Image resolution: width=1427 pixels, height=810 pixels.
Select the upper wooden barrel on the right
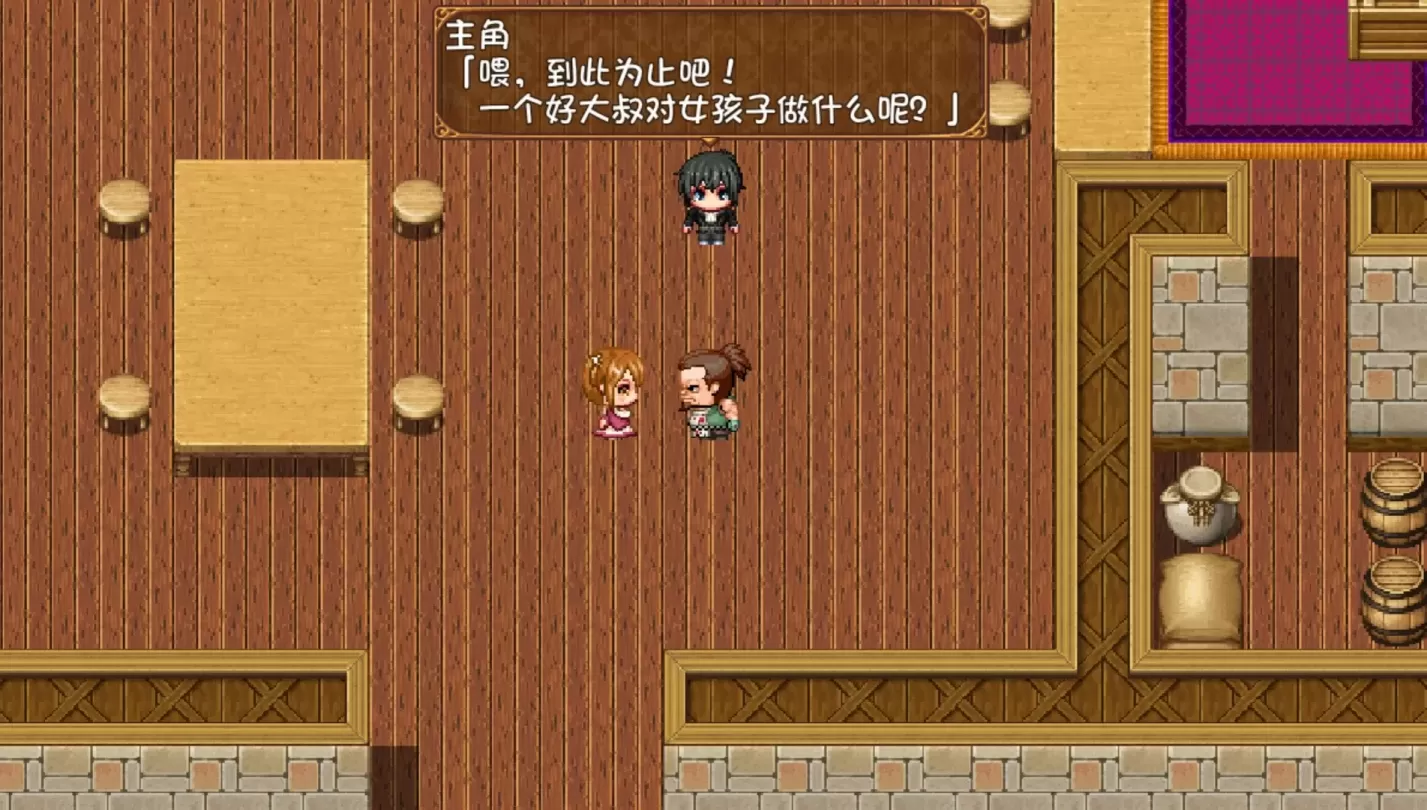tap(1390, 505)
